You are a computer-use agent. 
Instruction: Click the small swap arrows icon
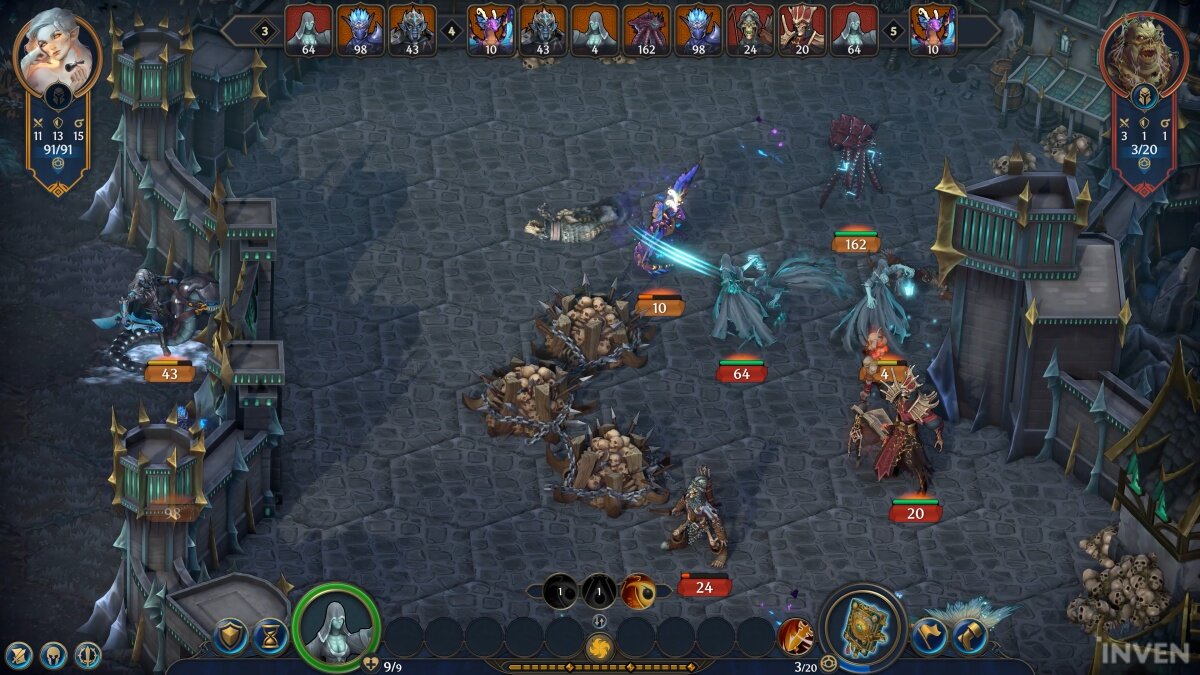point(600,621)
